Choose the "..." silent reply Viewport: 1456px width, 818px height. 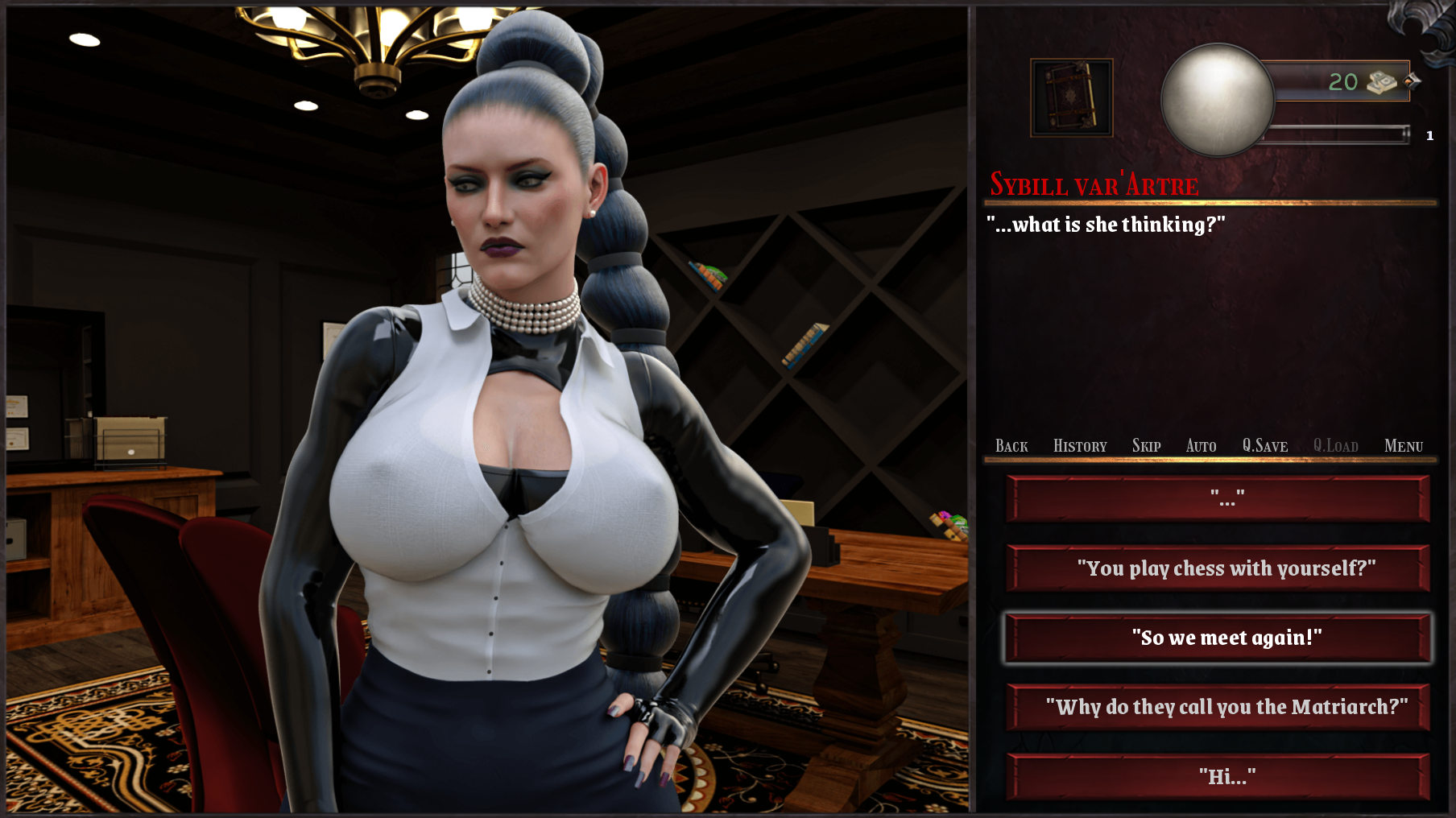pos(1218,499)
